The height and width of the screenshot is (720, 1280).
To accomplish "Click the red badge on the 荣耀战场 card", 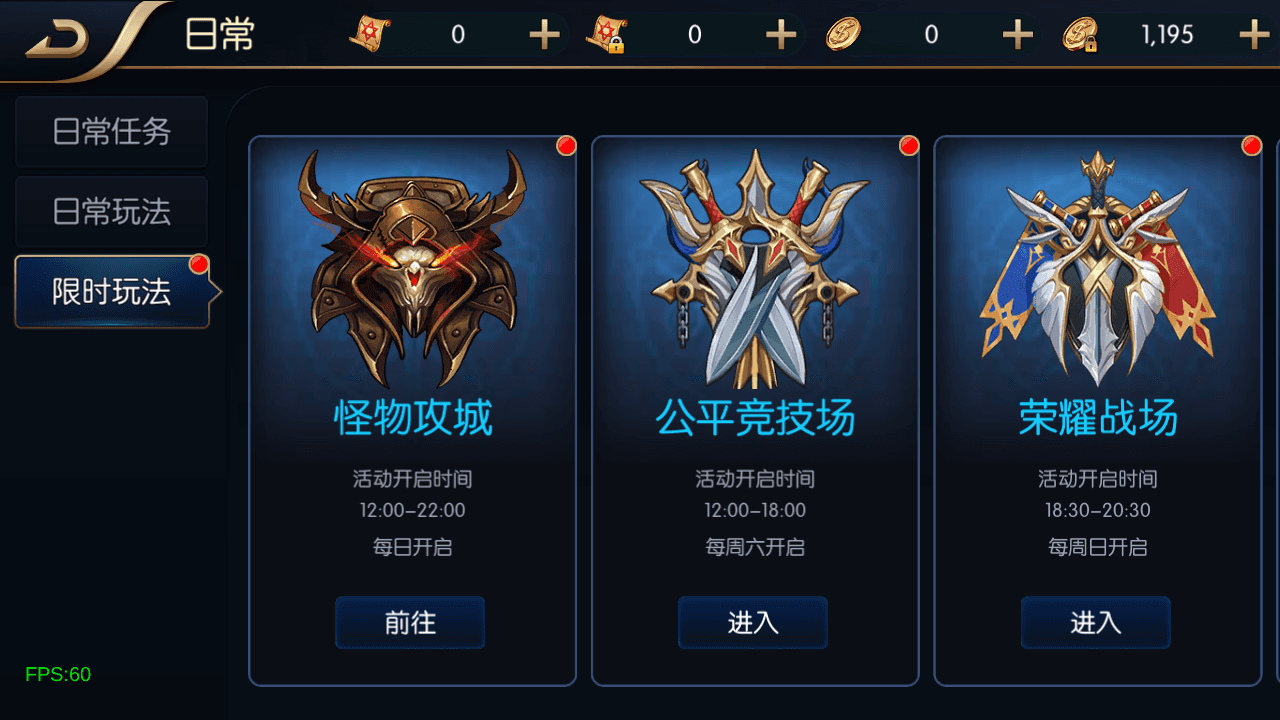I will 1251,145.
